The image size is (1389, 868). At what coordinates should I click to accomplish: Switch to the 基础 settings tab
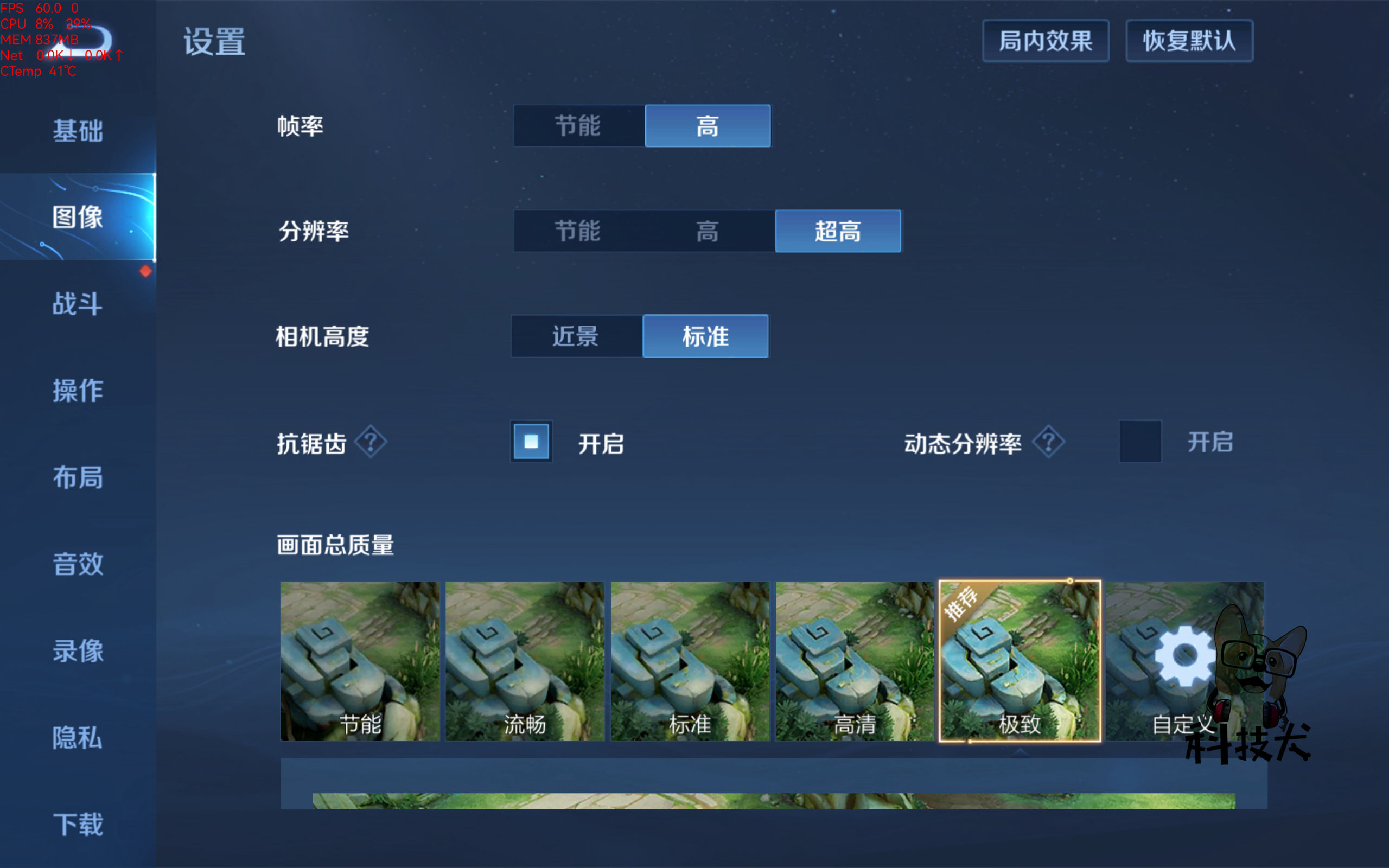[x=78, y=131]
